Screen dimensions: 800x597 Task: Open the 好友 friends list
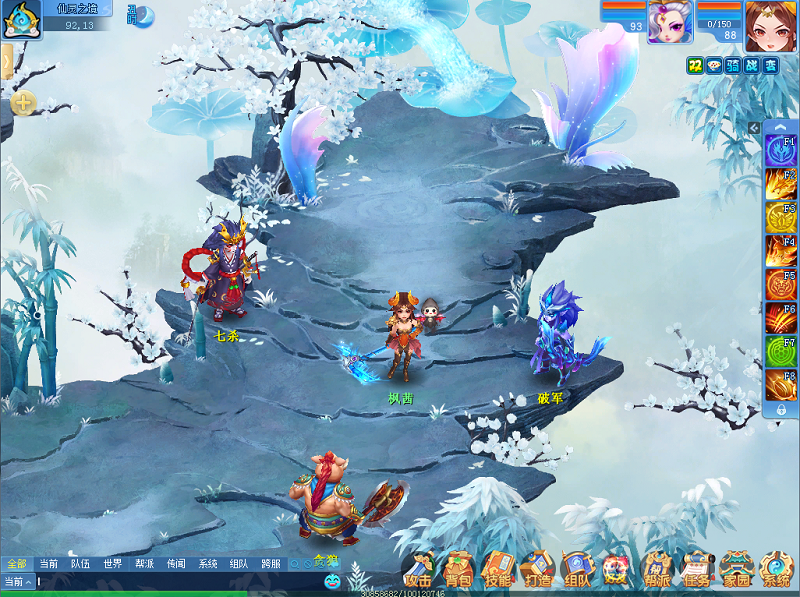616,569
